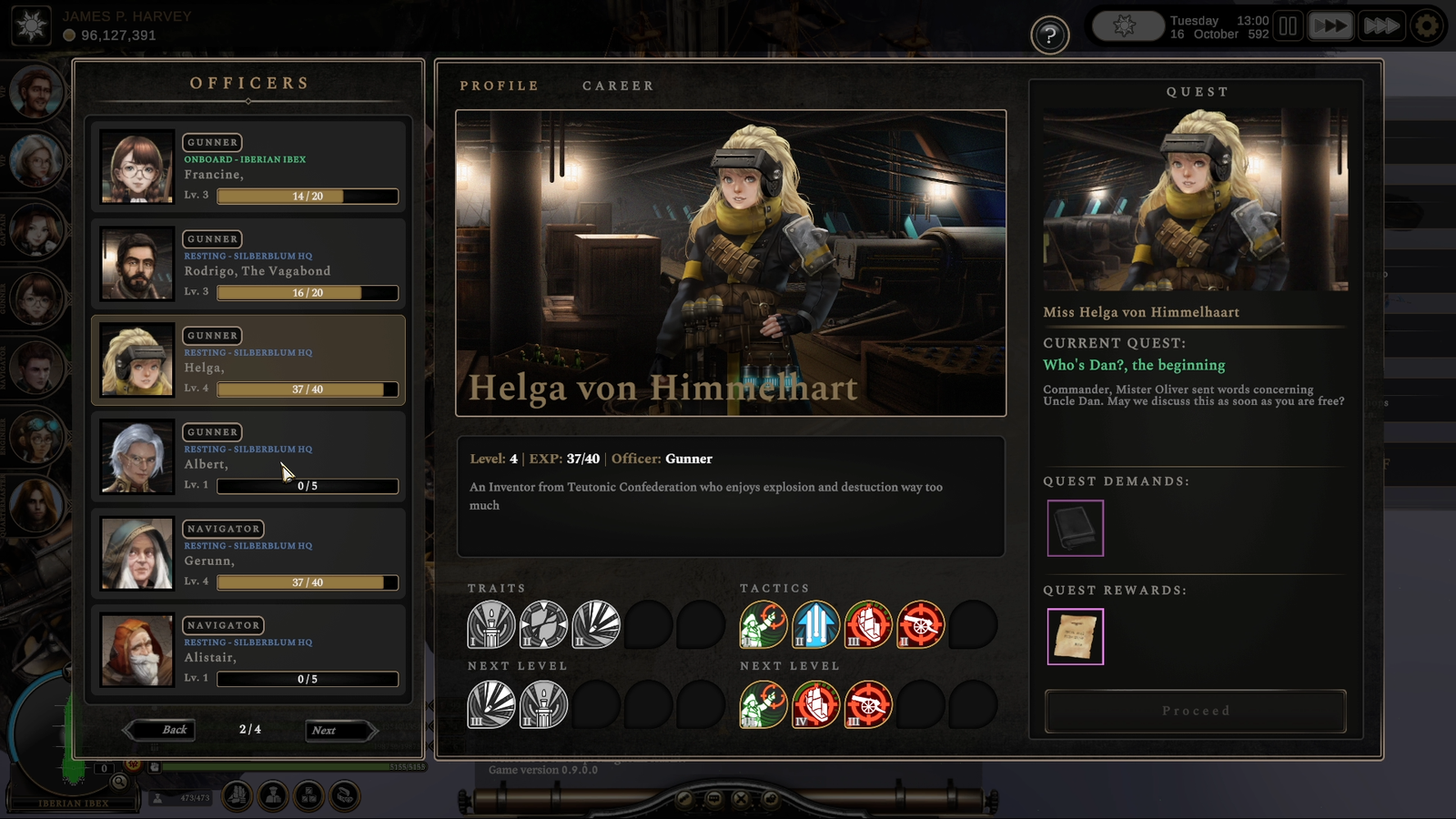Open settings with the gear icon
The width and height of the screenshot is (1456, 819).
(1426, 26)
